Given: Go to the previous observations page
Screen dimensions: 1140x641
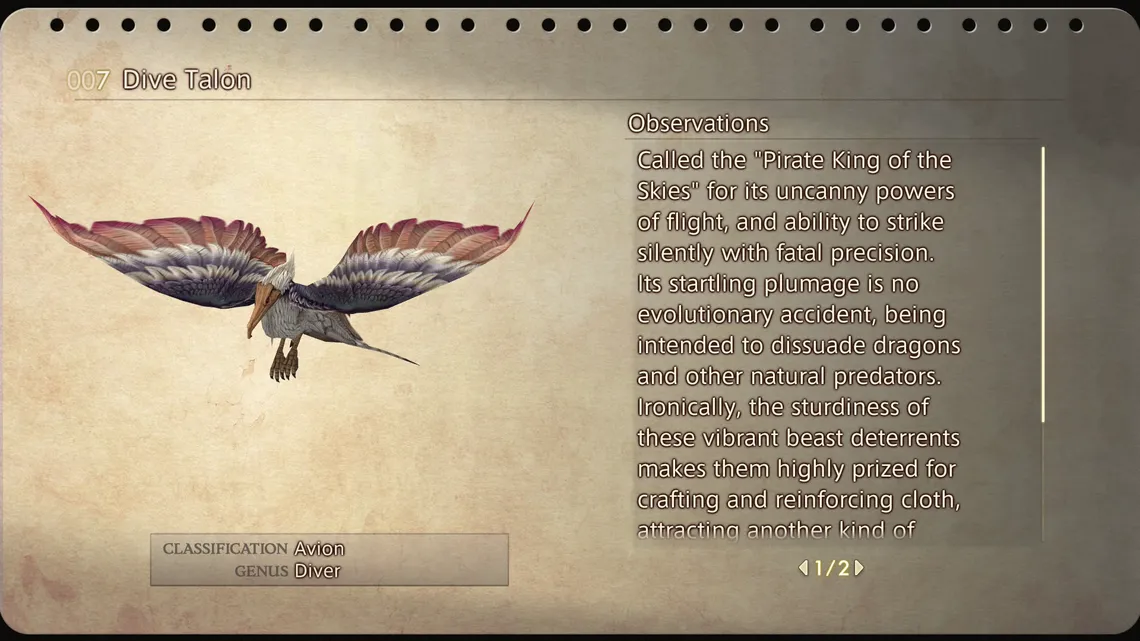Looking at the screenshot, I should pos(803,568).
